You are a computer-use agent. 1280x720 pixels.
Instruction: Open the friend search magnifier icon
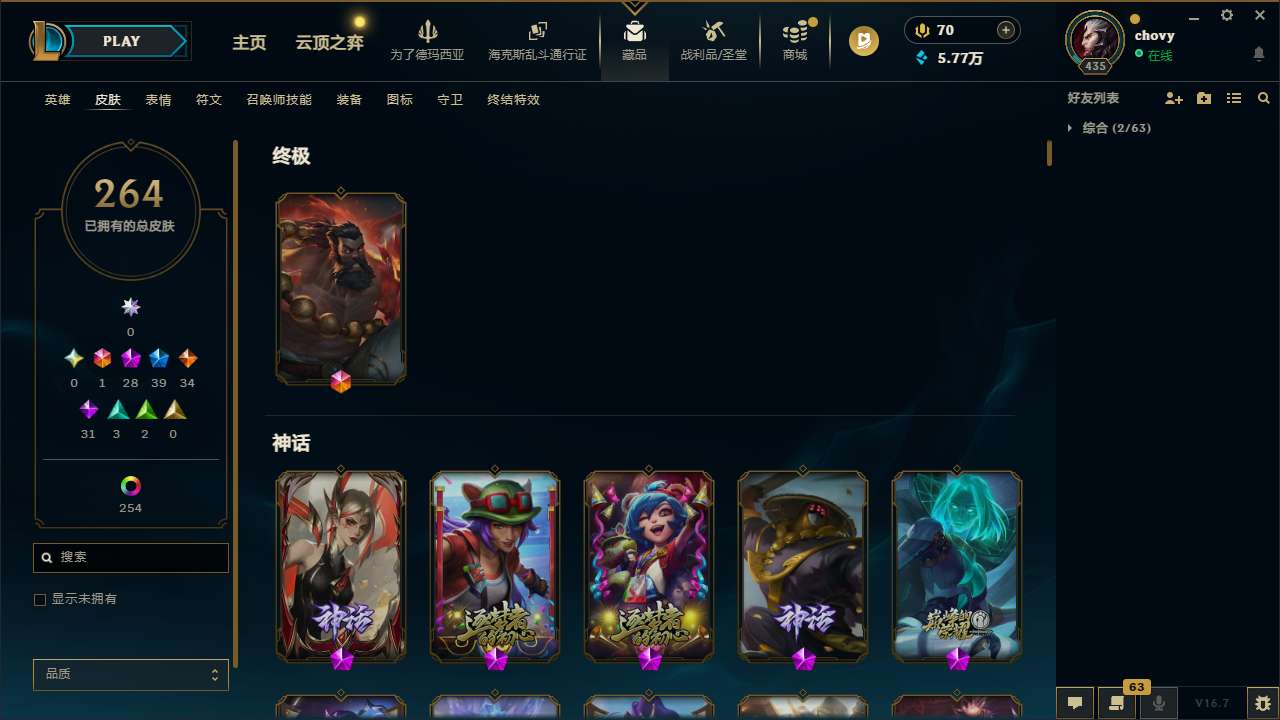pos(1263,98)
